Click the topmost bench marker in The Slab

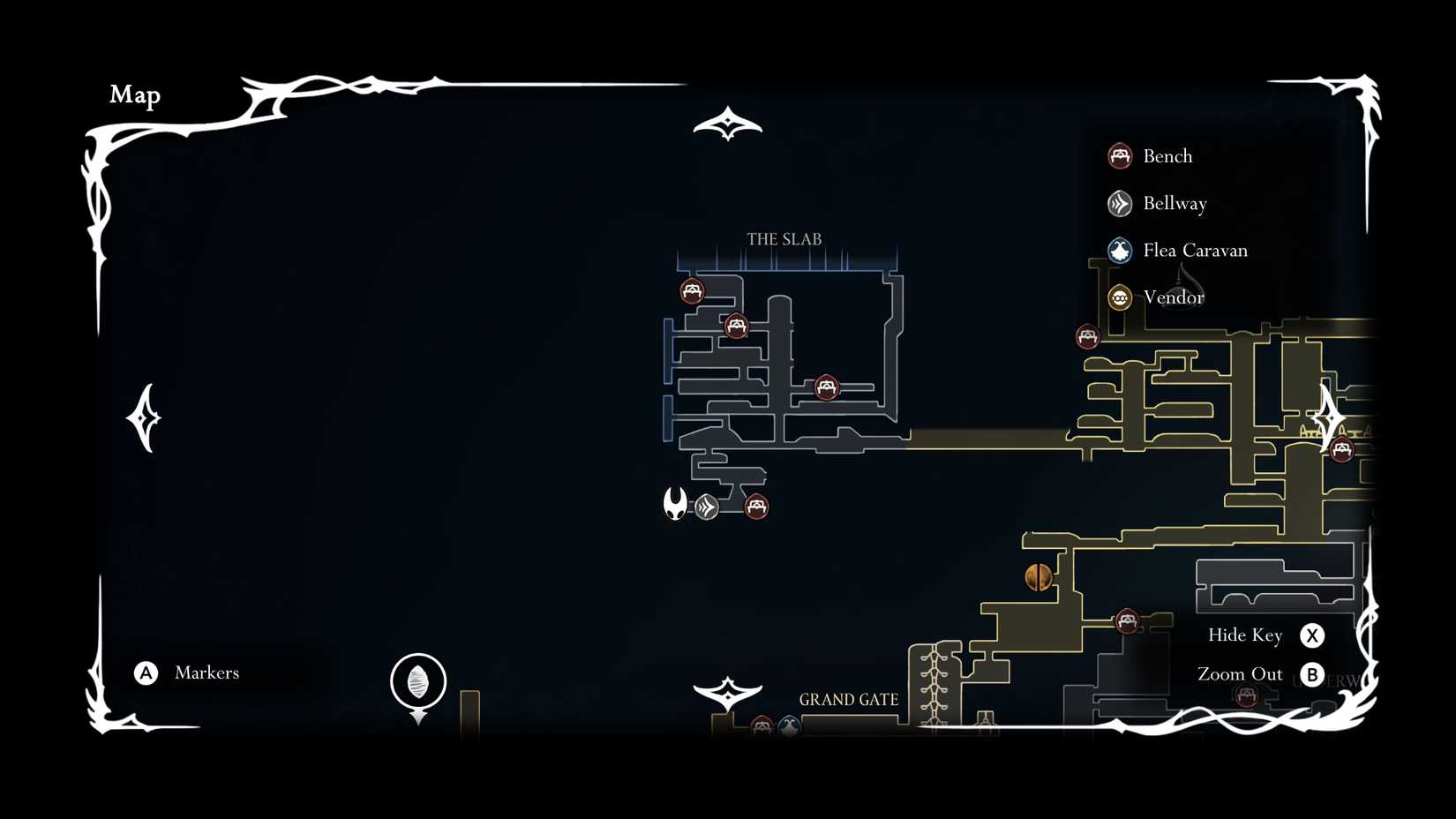(x=693, y=291)
